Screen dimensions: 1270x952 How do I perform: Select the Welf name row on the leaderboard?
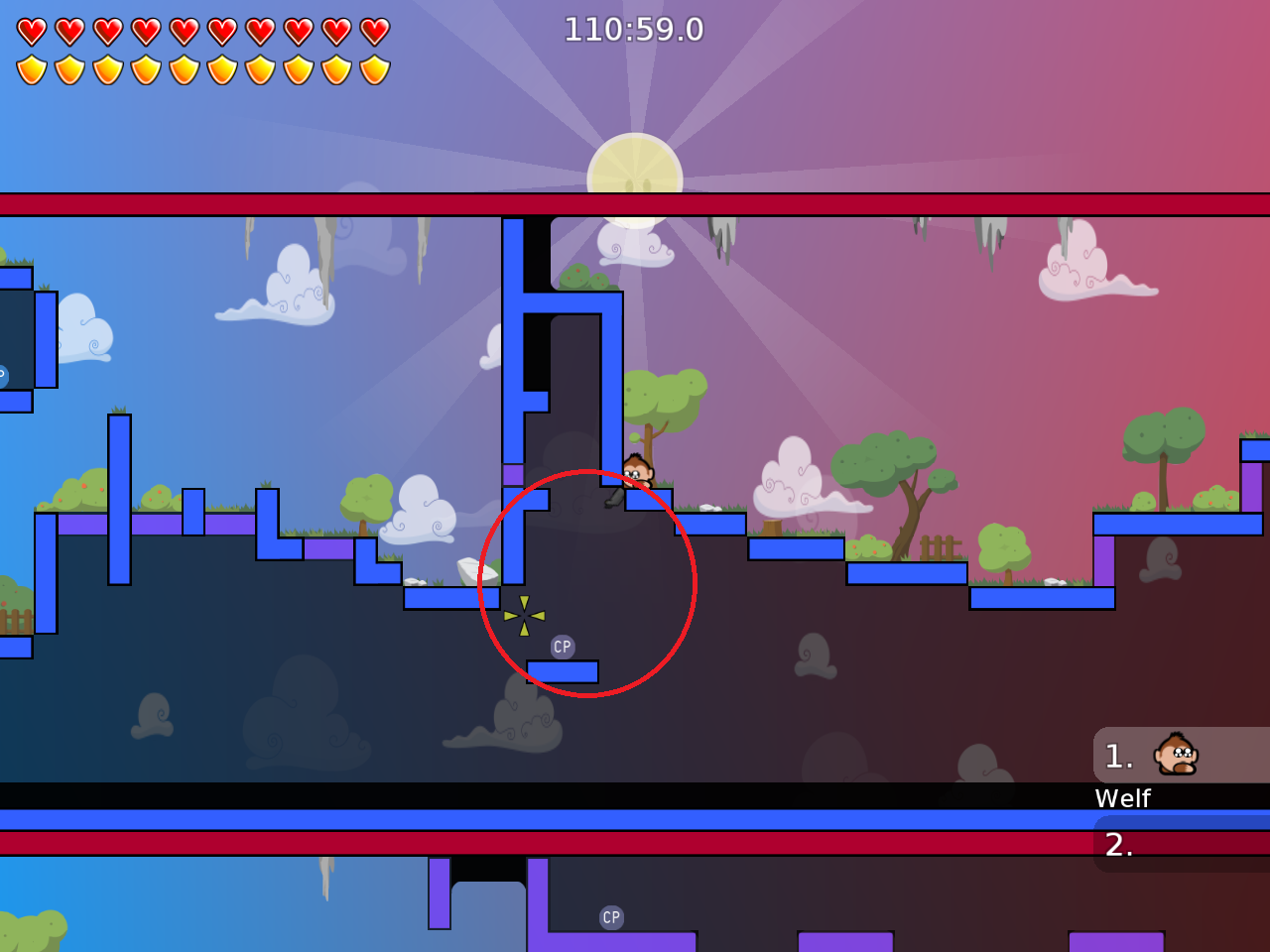[1122, 798]
